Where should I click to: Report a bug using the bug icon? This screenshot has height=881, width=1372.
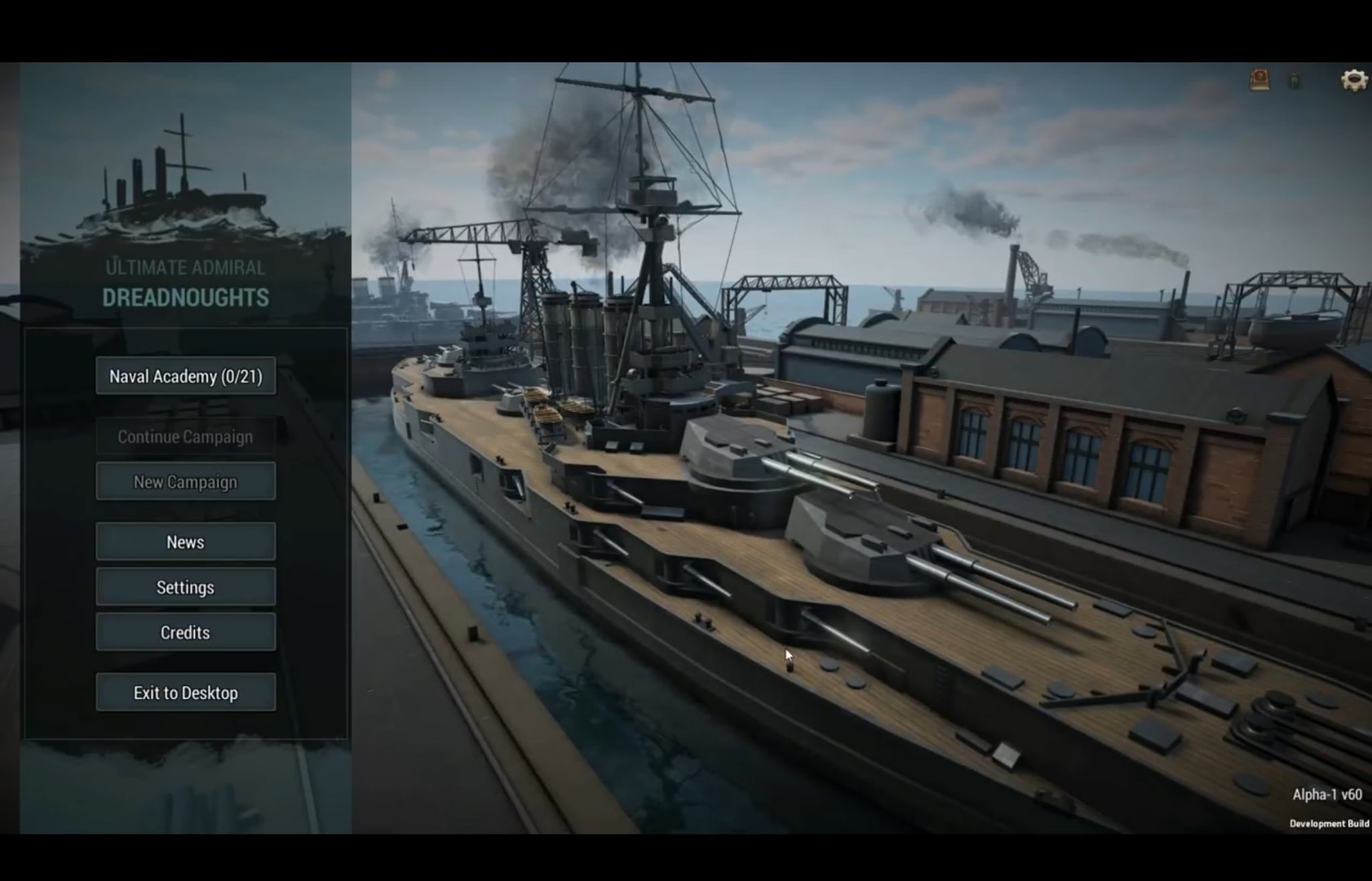click(1294, 79)
